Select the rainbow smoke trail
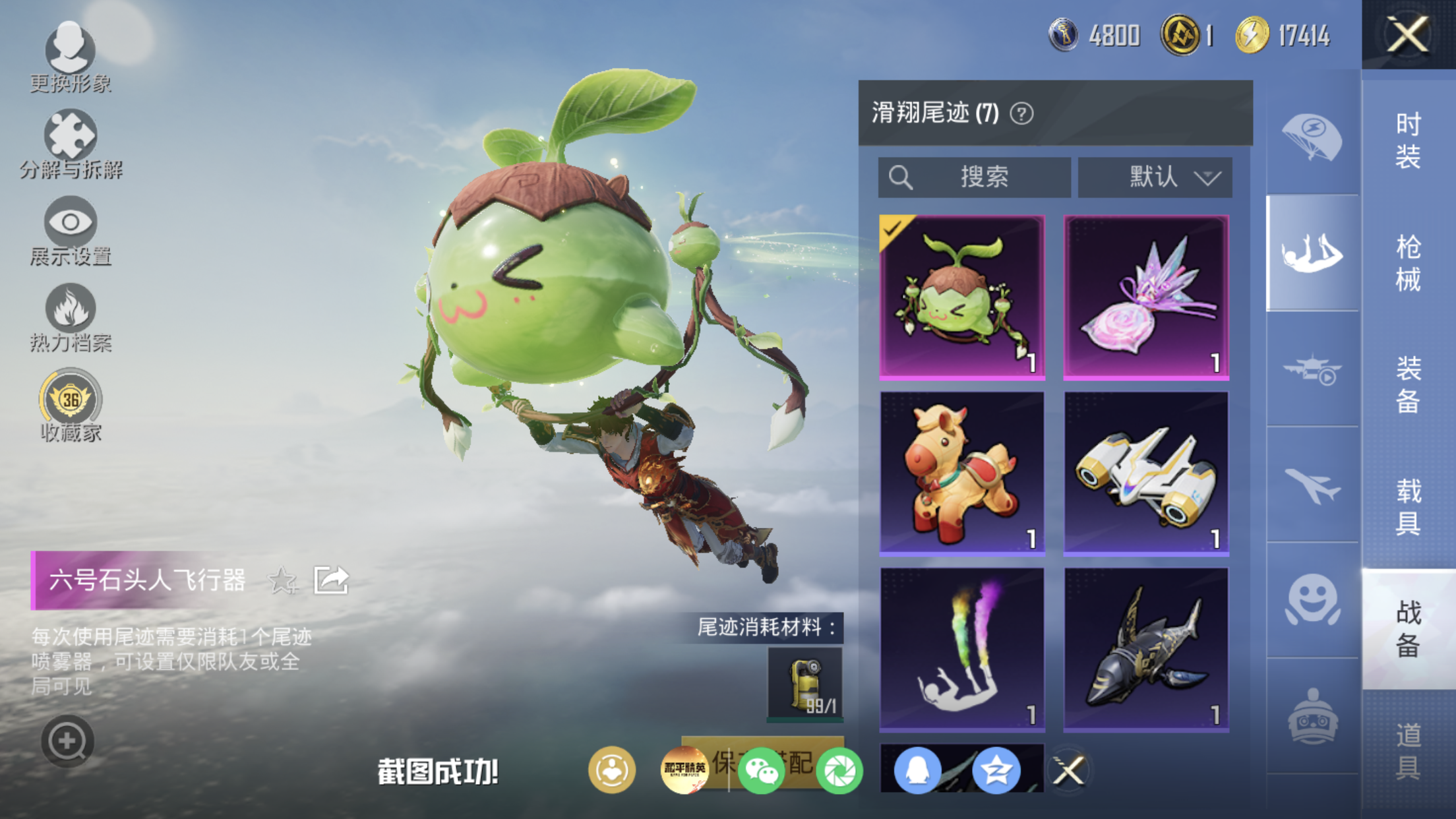The height and width of the screenshot is (819, 1456). 962,650
